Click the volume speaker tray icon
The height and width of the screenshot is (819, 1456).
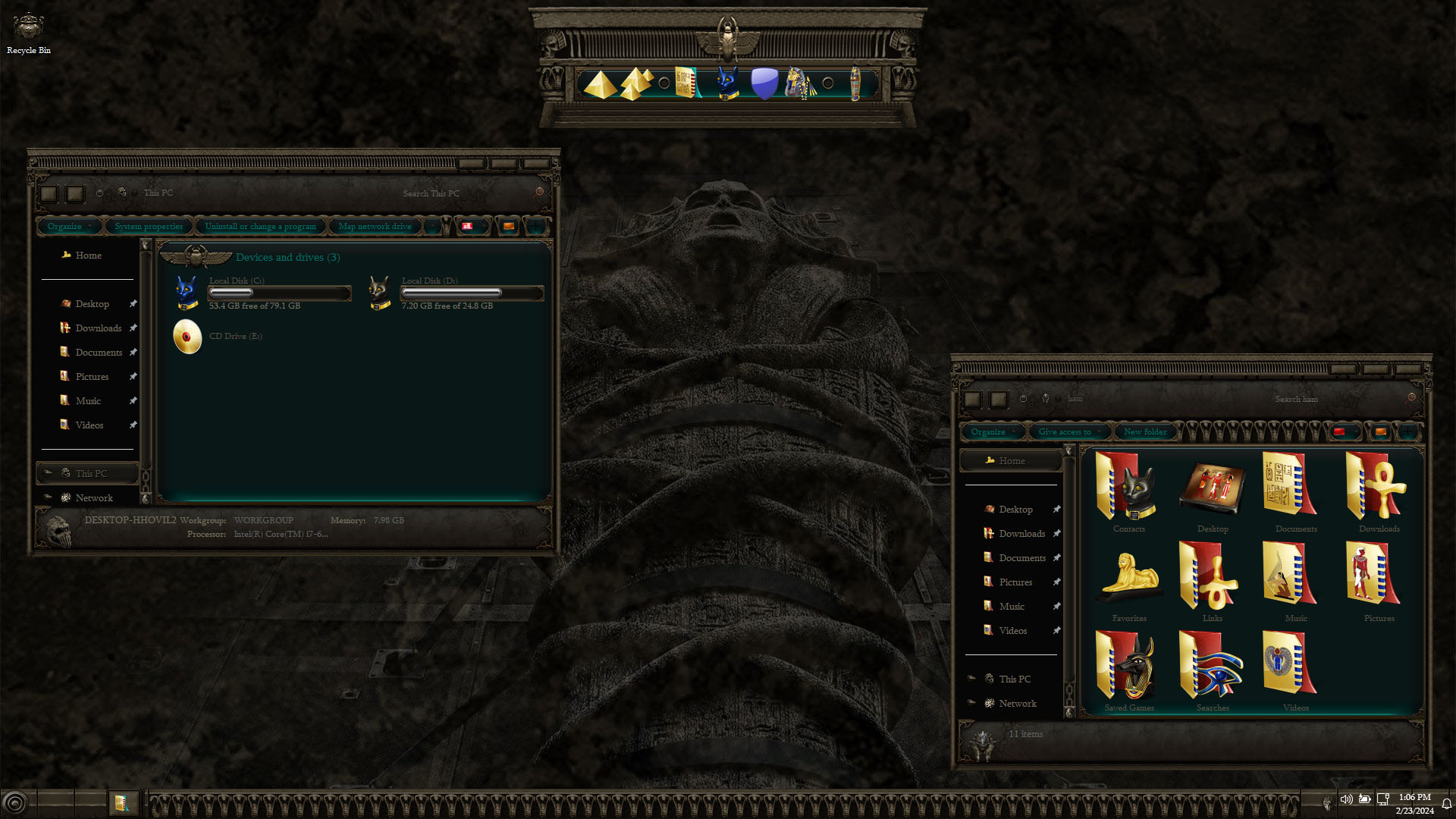click(x=1346, y=799)
